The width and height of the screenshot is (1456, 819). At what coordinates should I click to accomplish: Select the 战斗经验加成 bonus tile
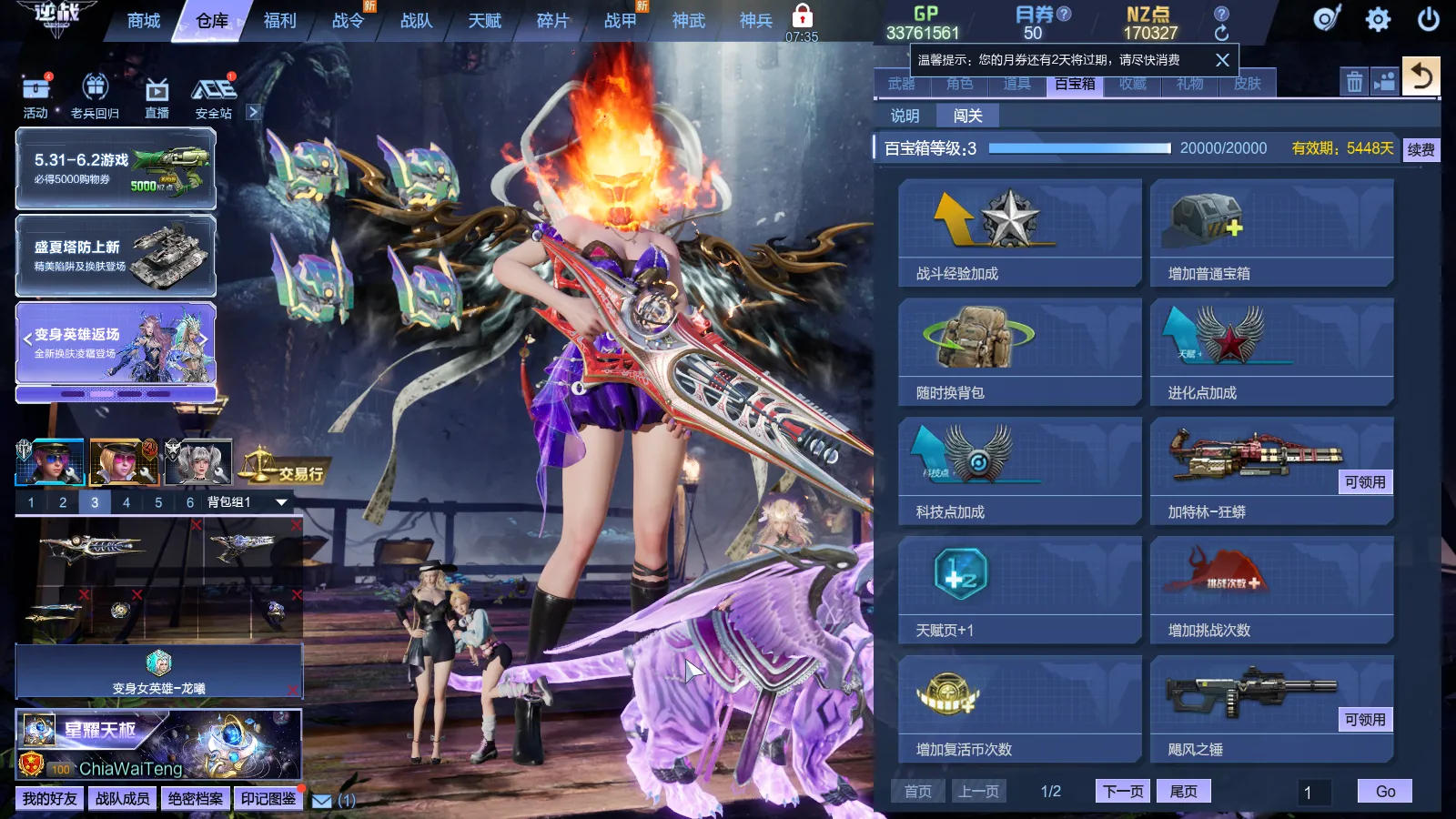[x=1019, y=233]
